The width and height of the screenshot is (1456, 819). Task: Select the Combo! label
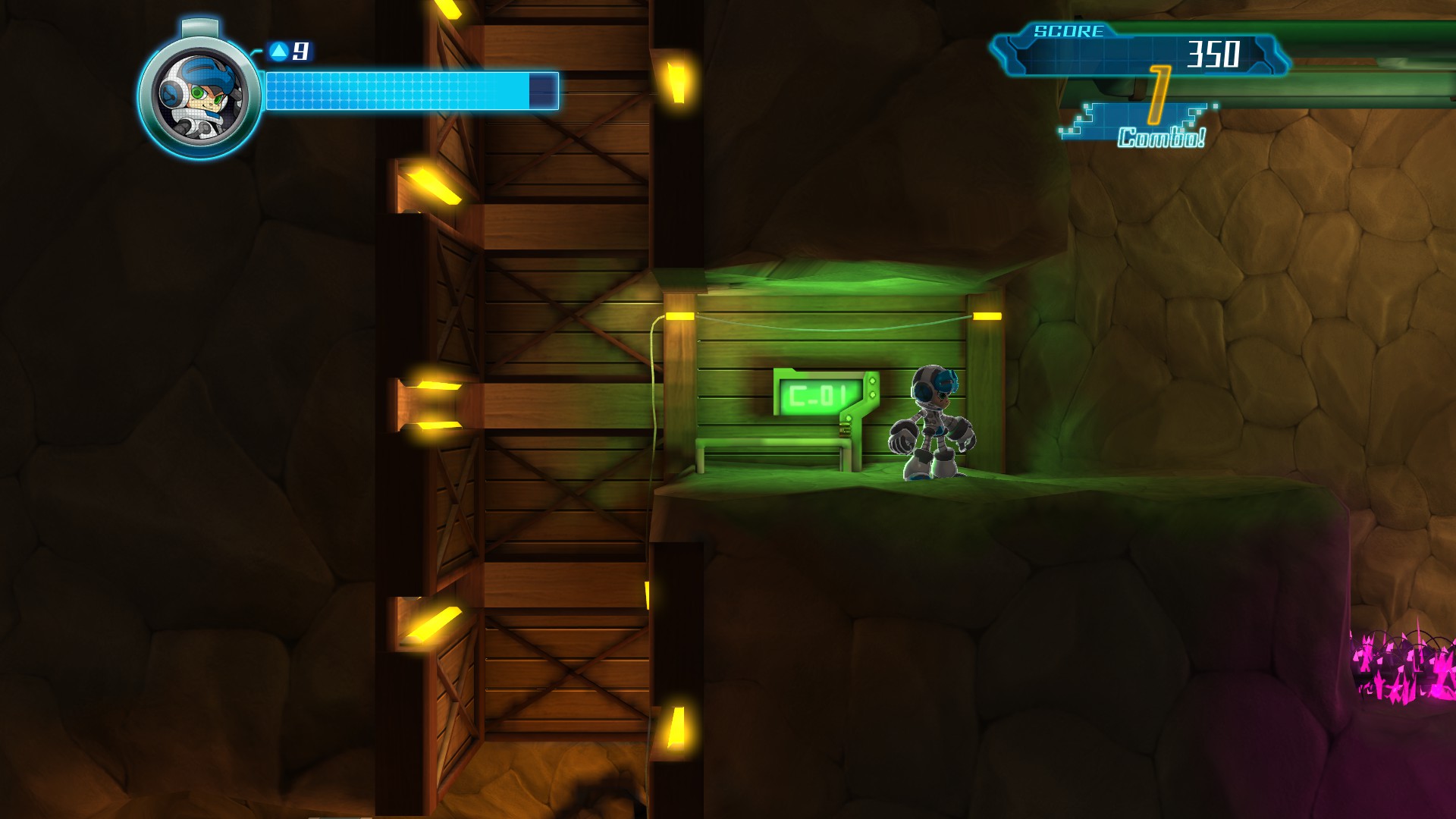pyautogui.click(x=1160, y=139)
